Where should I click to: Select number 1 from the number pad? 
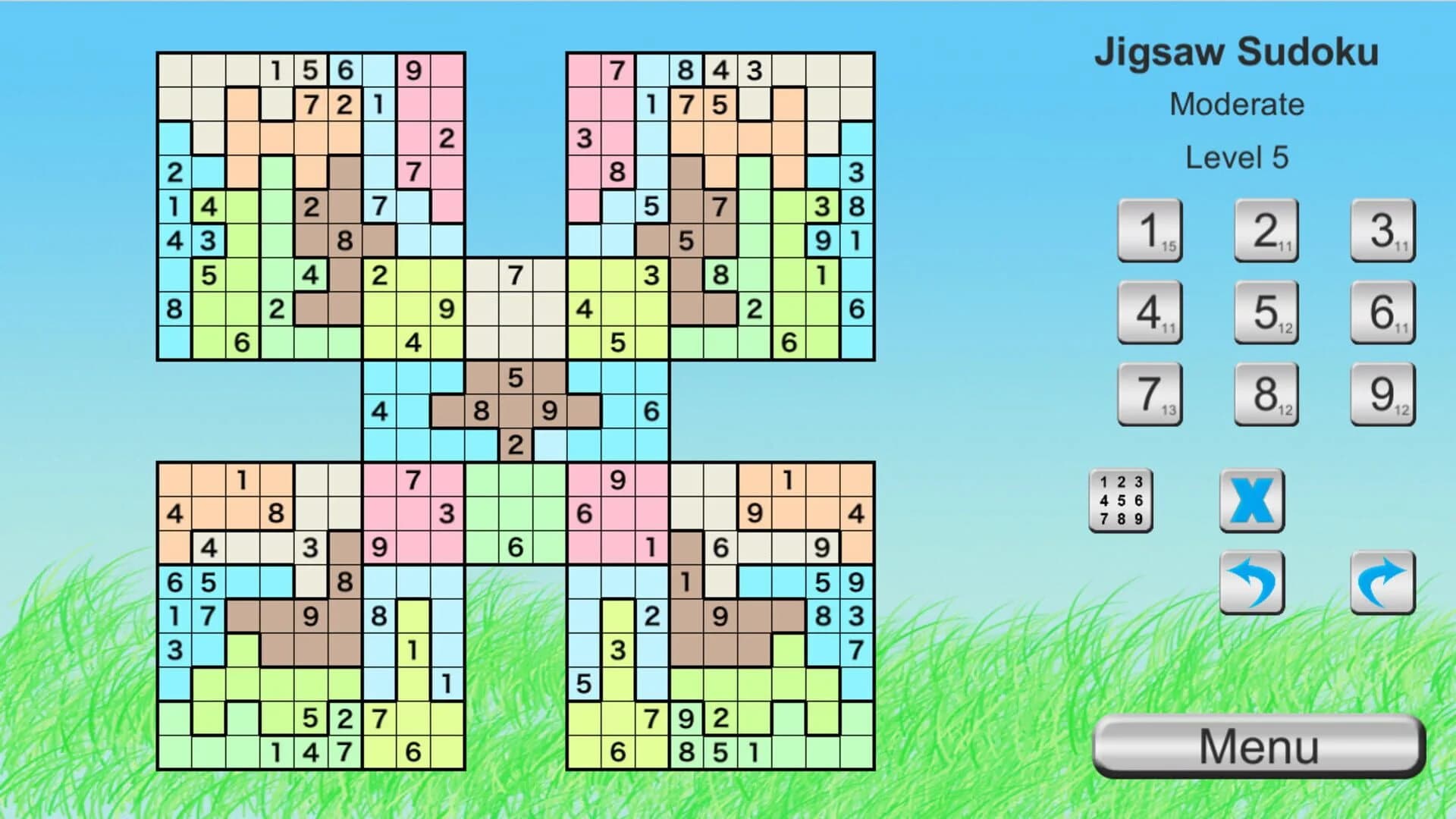tap(1149, 231)
